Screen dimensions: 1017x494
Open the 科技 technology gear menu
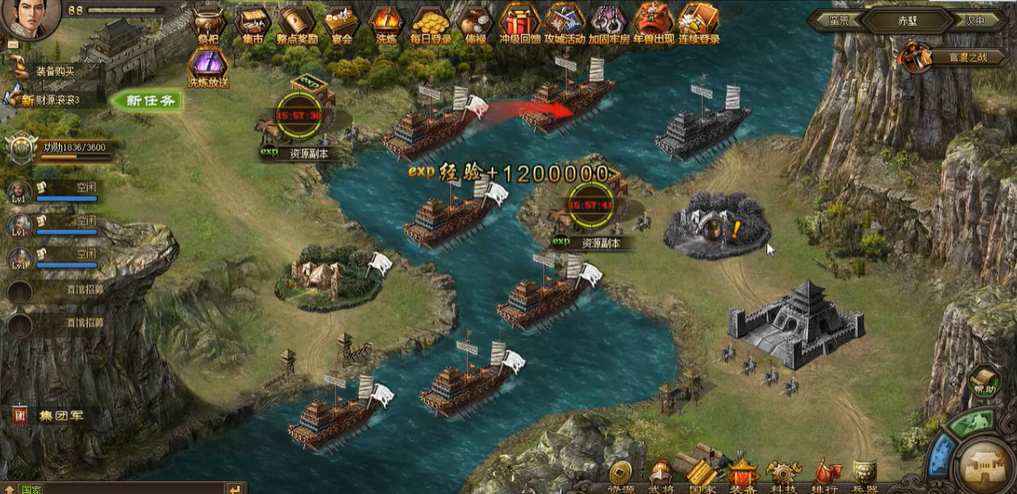[783, 473]
